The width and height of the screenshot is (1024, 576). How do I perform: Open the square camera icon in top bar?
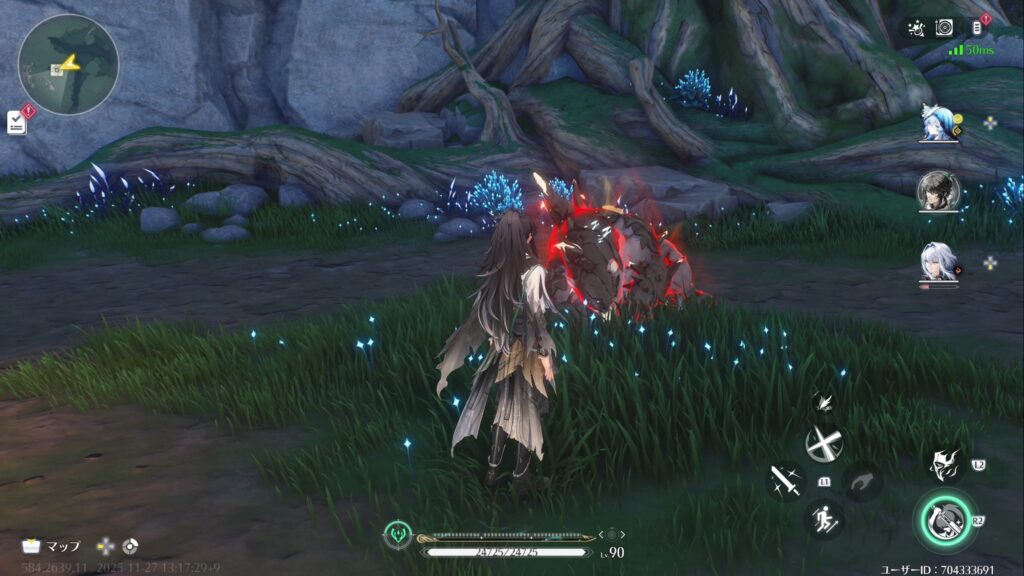click(x=944, y=28)
